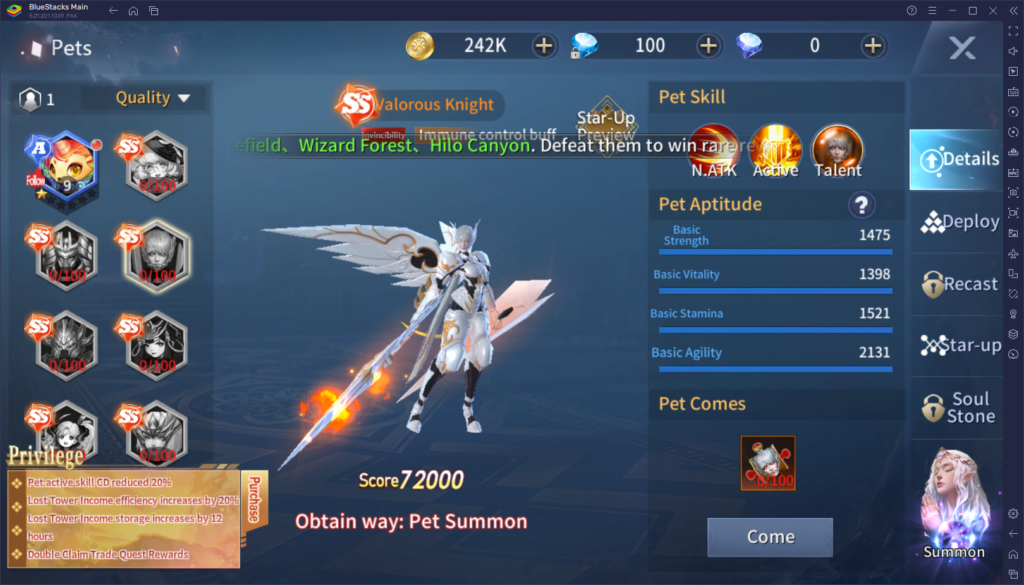Go to the Star-up tab

pos(959,346)
